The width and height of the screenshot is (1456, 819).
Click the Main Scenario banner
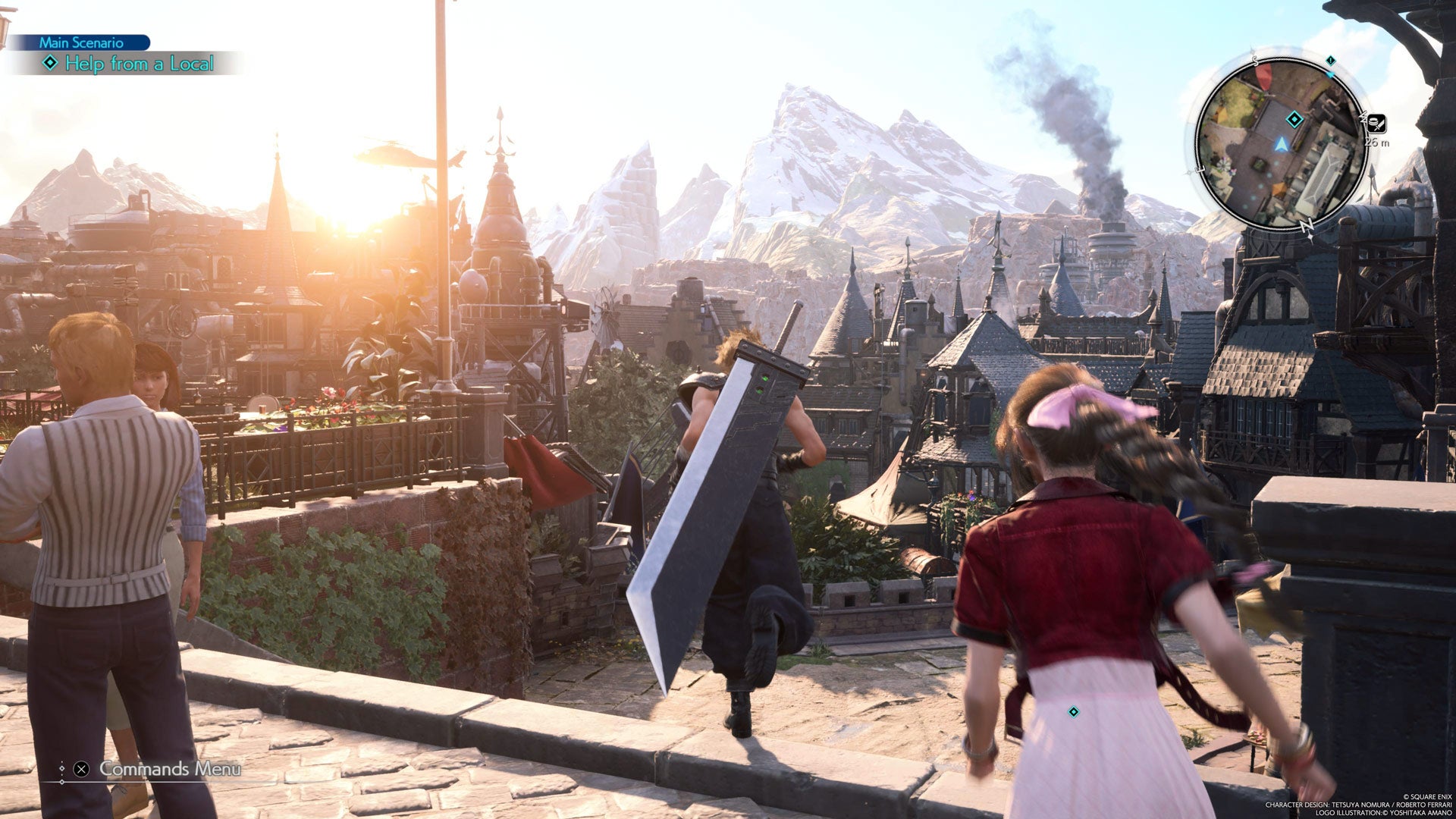(81, 43)
